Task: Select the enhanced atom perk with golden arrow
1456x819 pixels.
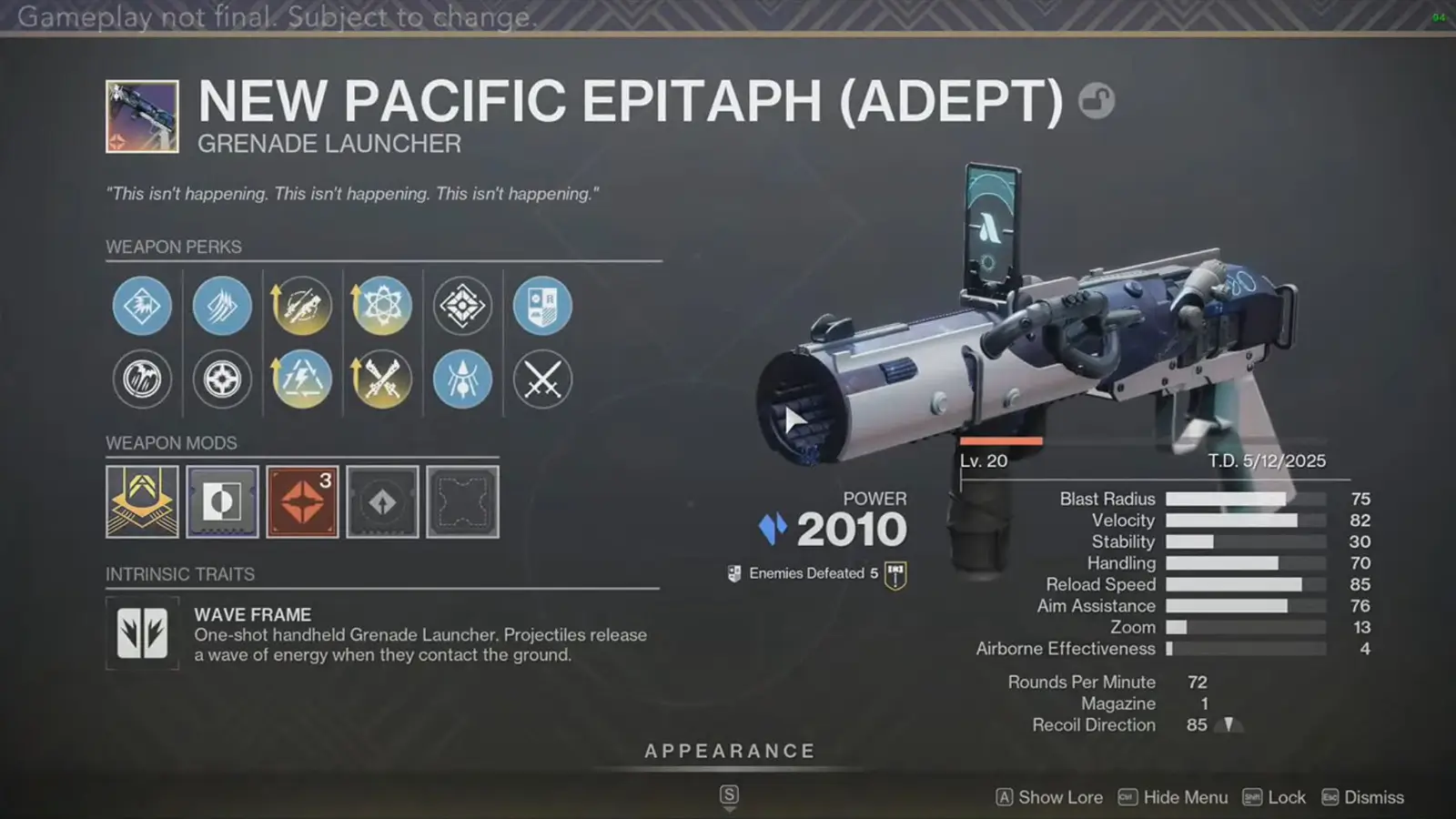Action: point(381,306)
